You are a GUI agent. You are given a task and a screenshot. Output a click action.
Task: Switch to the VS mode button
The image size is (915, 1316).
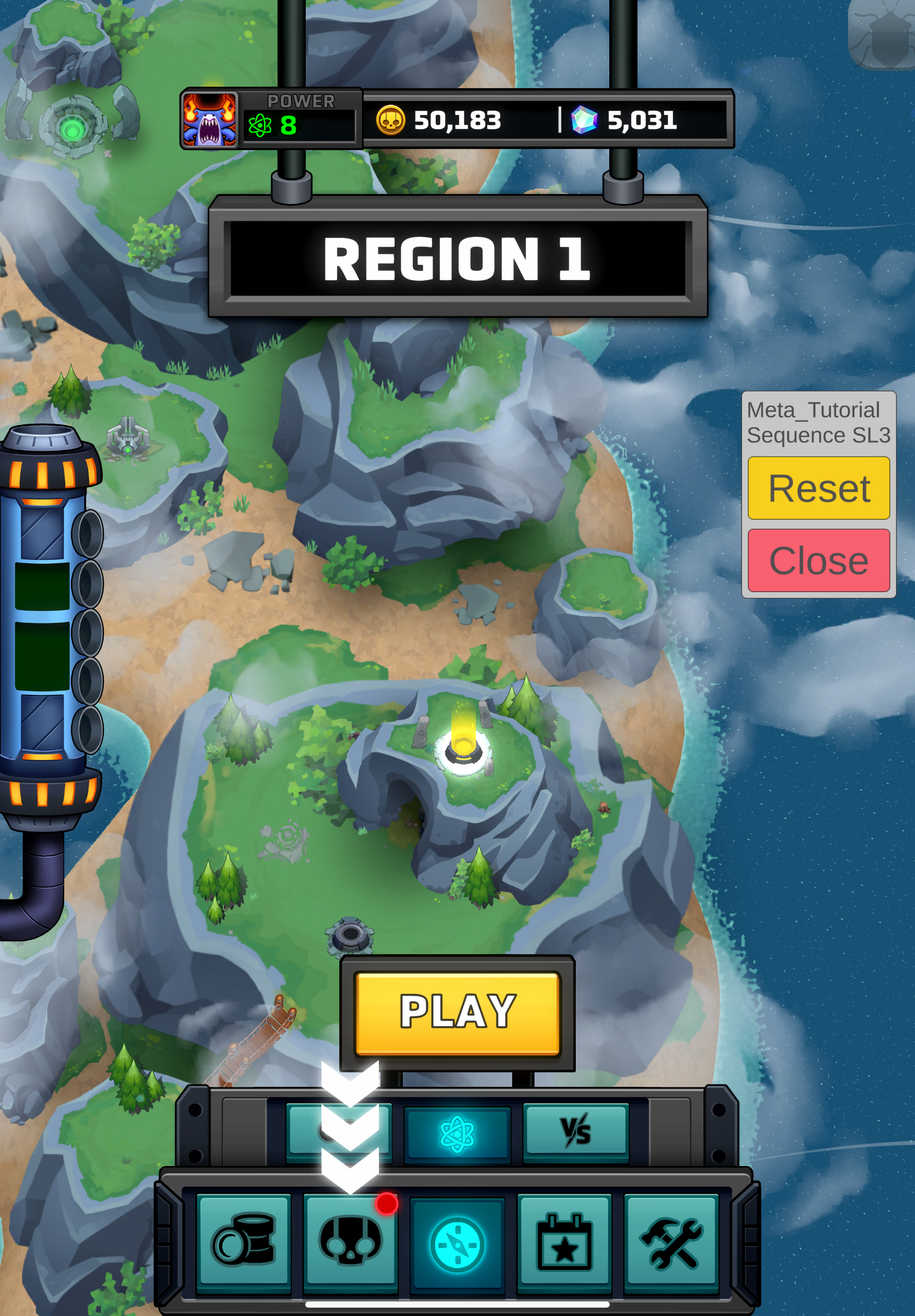point(576,1131)
